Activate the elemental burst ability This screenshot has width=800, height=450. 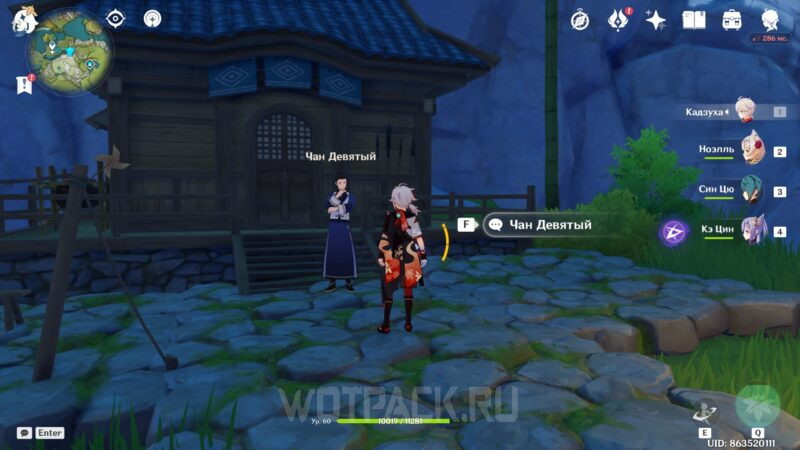pos(758,406)
